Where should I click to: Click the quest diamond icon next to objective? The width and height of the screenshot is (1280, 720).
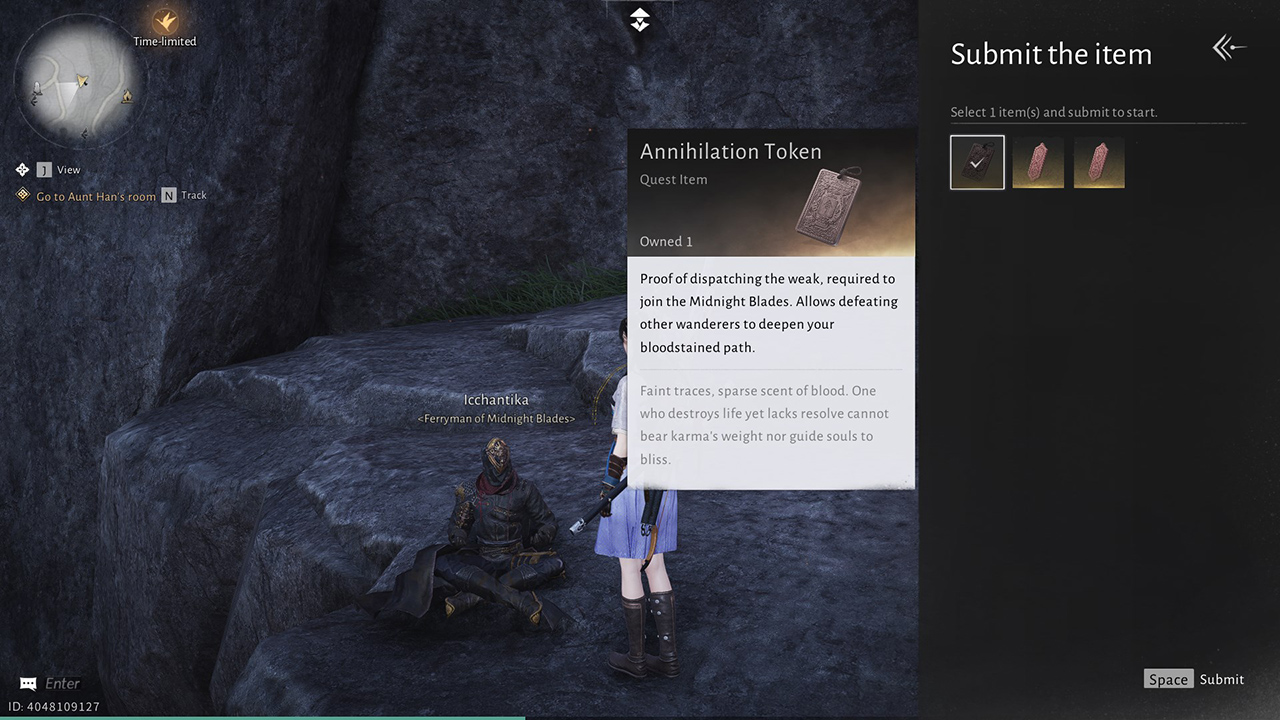pyautogui.click(x=23, y=195)
